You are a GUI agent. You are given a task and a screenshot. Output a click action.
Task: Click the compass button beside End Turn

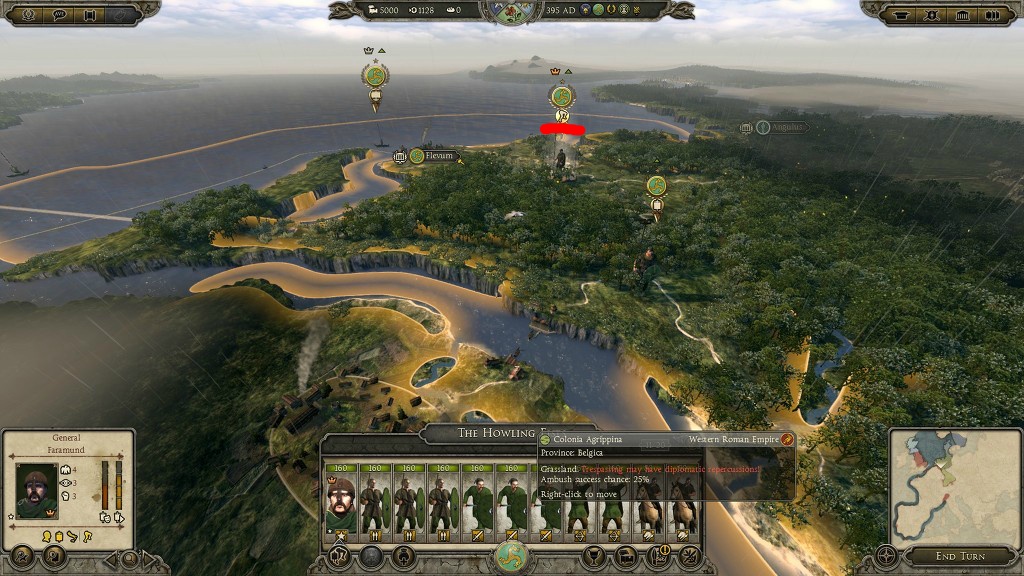coord(886,556)
